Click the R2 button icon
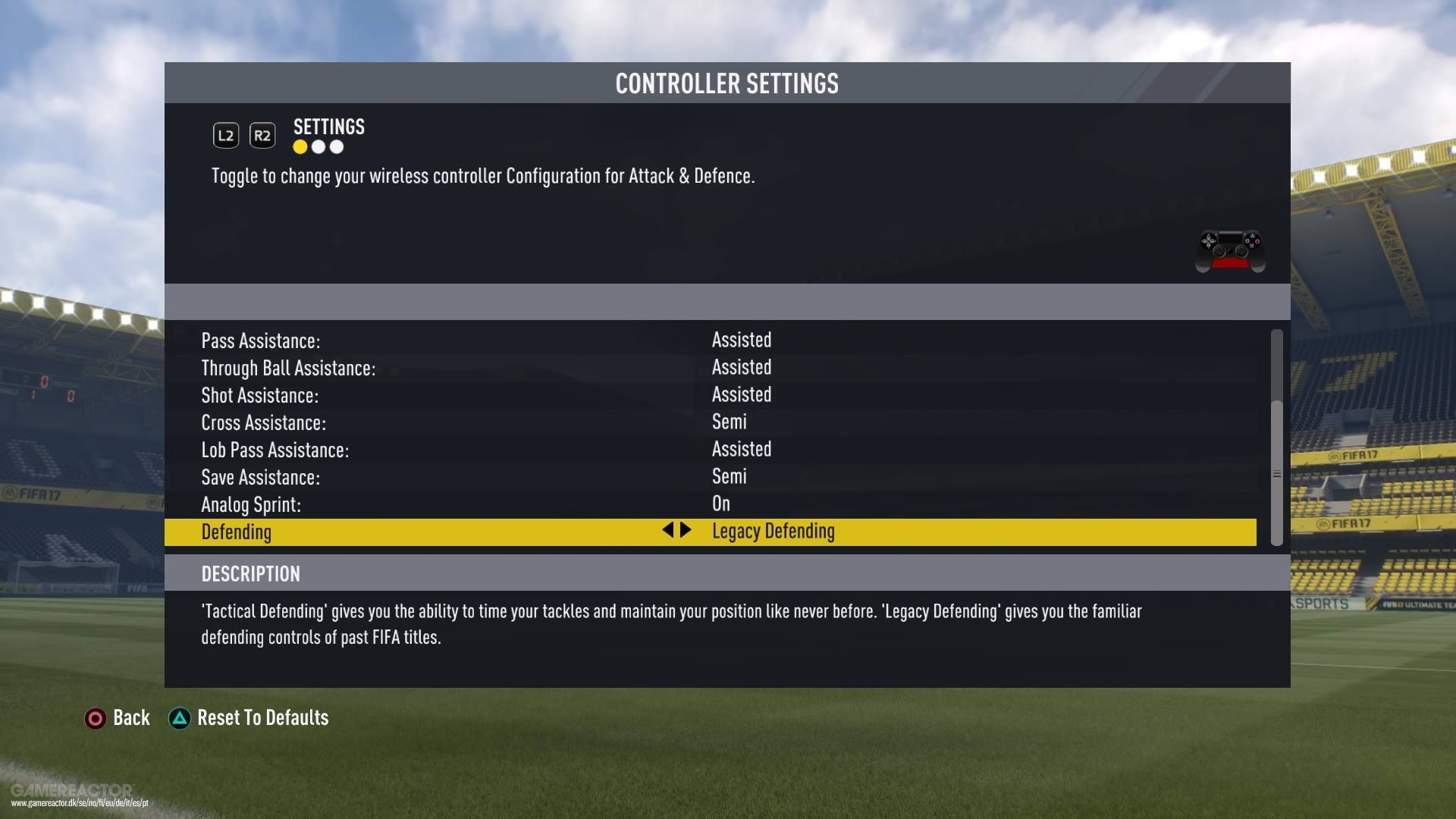Image resolution: width=1456 pixels, height=819 pixels. [262, 135]
